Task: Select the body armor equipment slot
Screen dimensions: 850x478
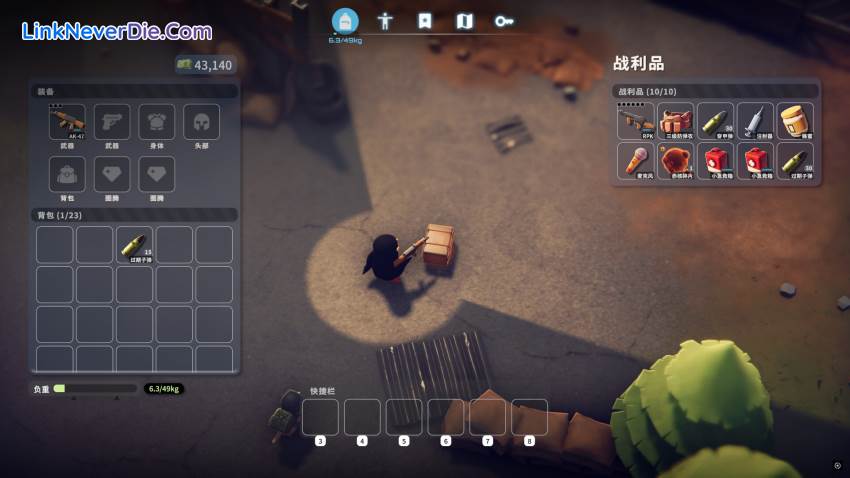Action: (x=157, y=123)
